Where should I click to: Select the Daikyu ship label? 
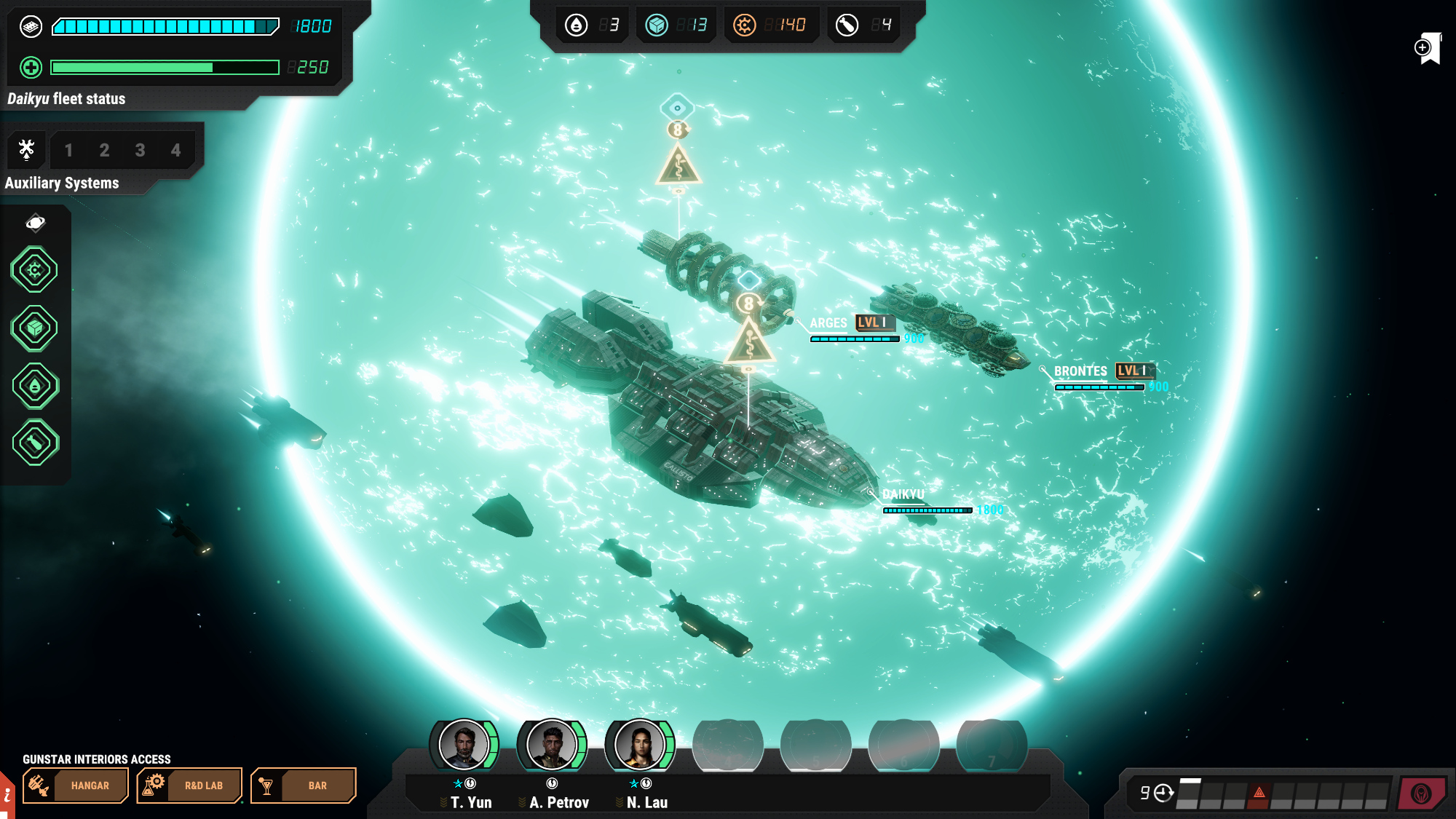(x=903, y=495)
